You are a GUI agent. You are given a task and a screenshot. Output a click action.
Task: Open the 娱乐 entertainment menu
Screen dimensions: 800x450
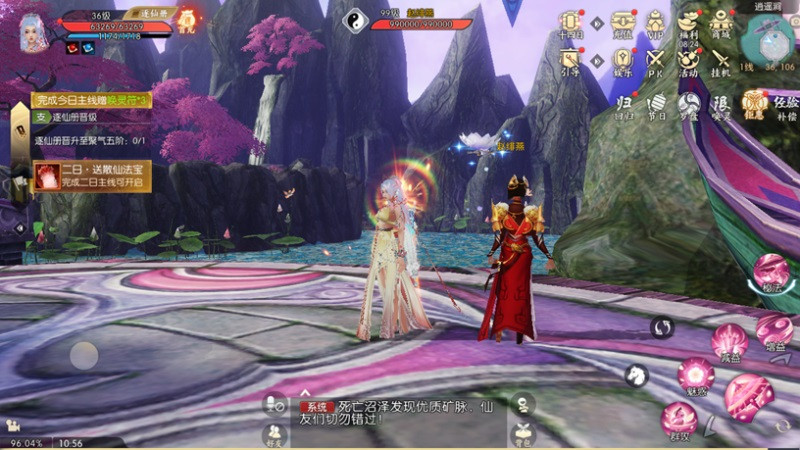622,59
